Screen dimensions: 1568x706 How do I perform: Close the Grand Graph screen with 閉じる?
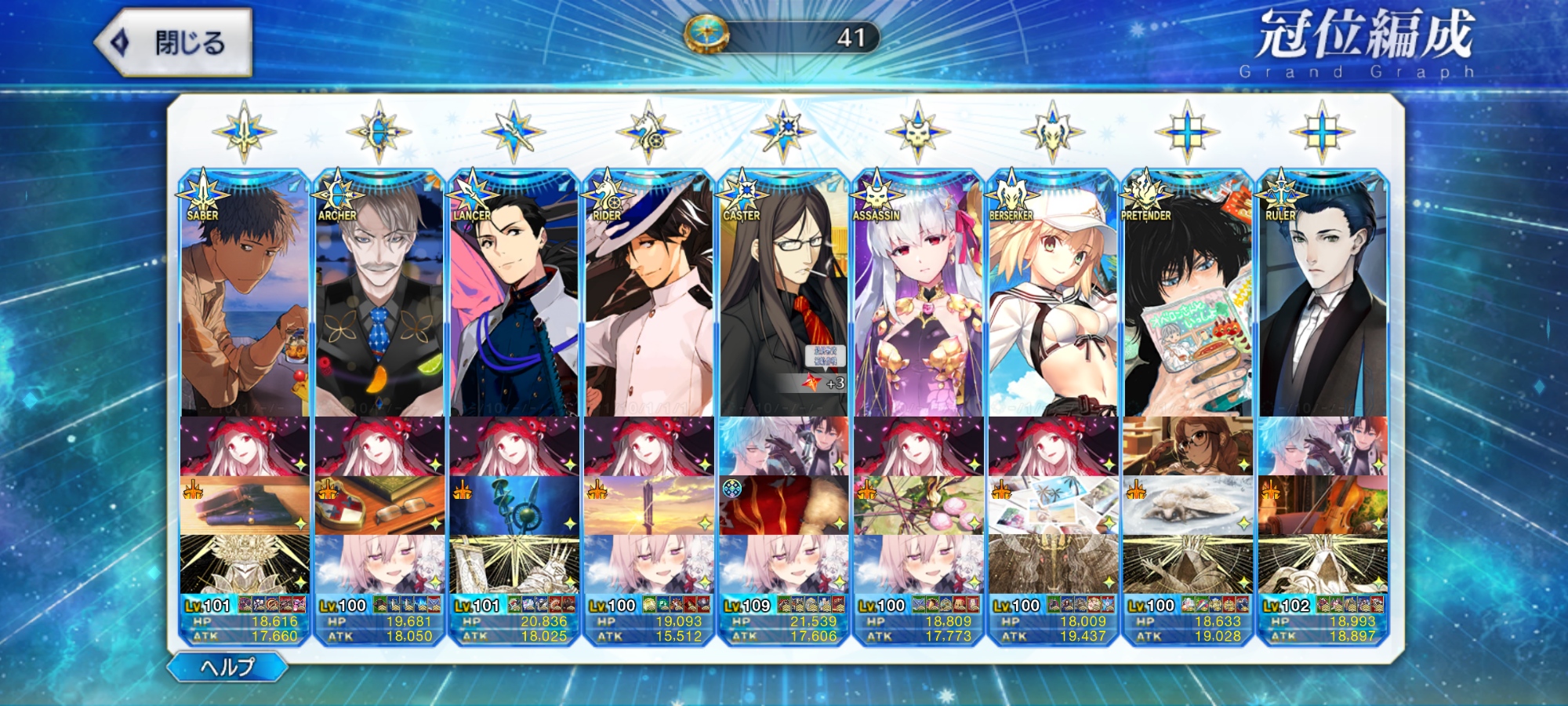pos(174,42)
